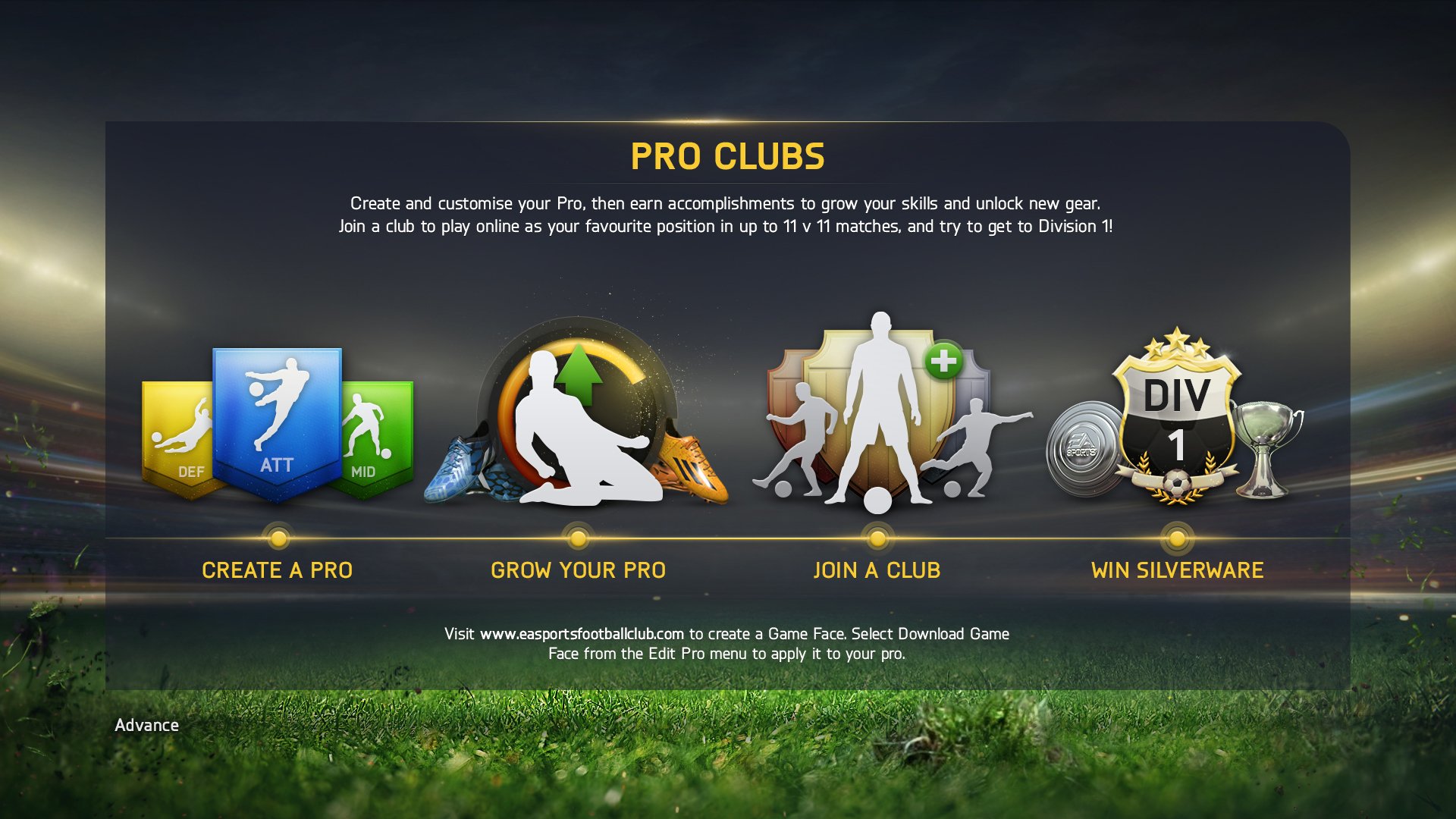1456x819 pixels.
Task: Select the ATT attacker banner icon
Action: point(278,409)
